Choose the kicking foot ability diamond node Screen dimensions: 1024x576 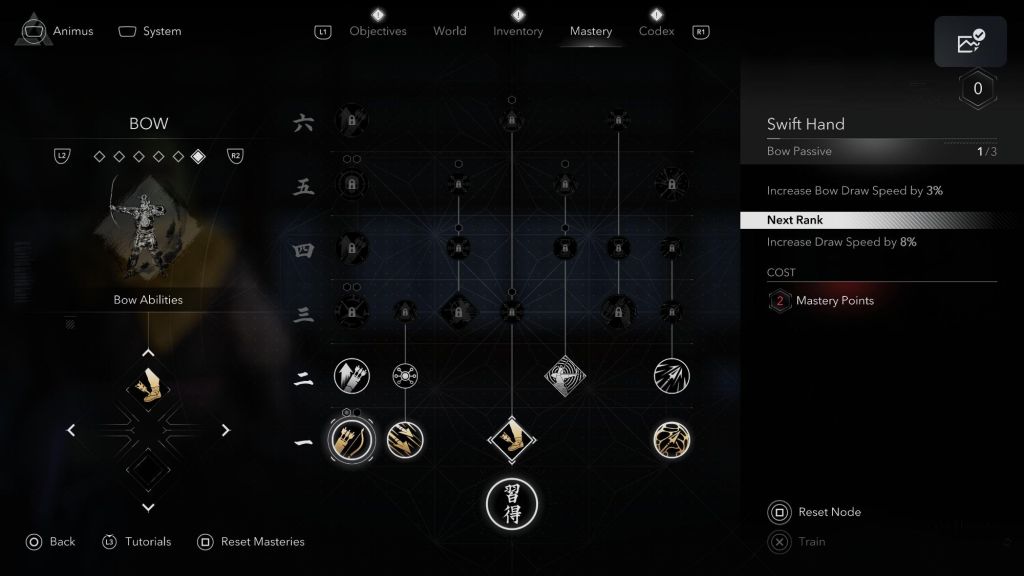(x=512, y=439)
